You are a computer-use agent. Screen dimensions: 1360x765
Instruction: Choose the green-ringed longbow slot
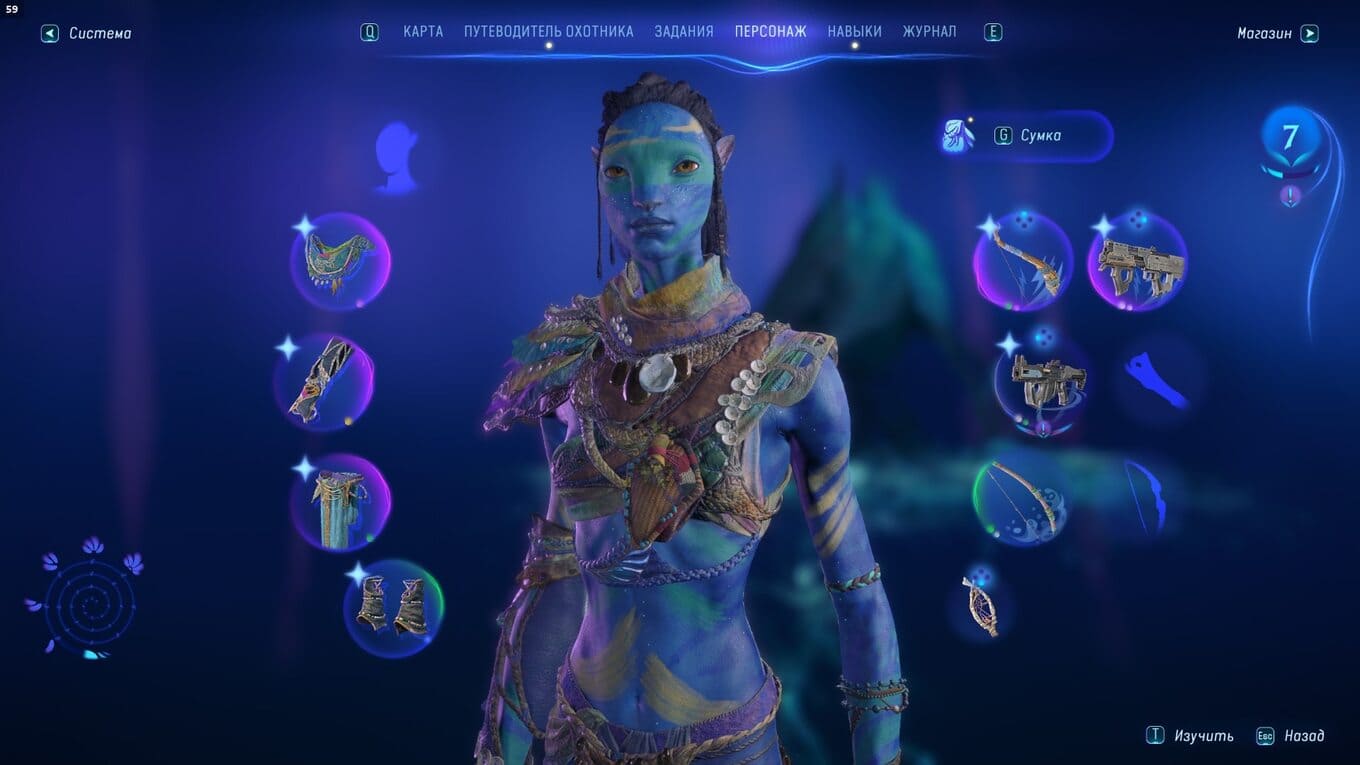(x=1020, y=500)
